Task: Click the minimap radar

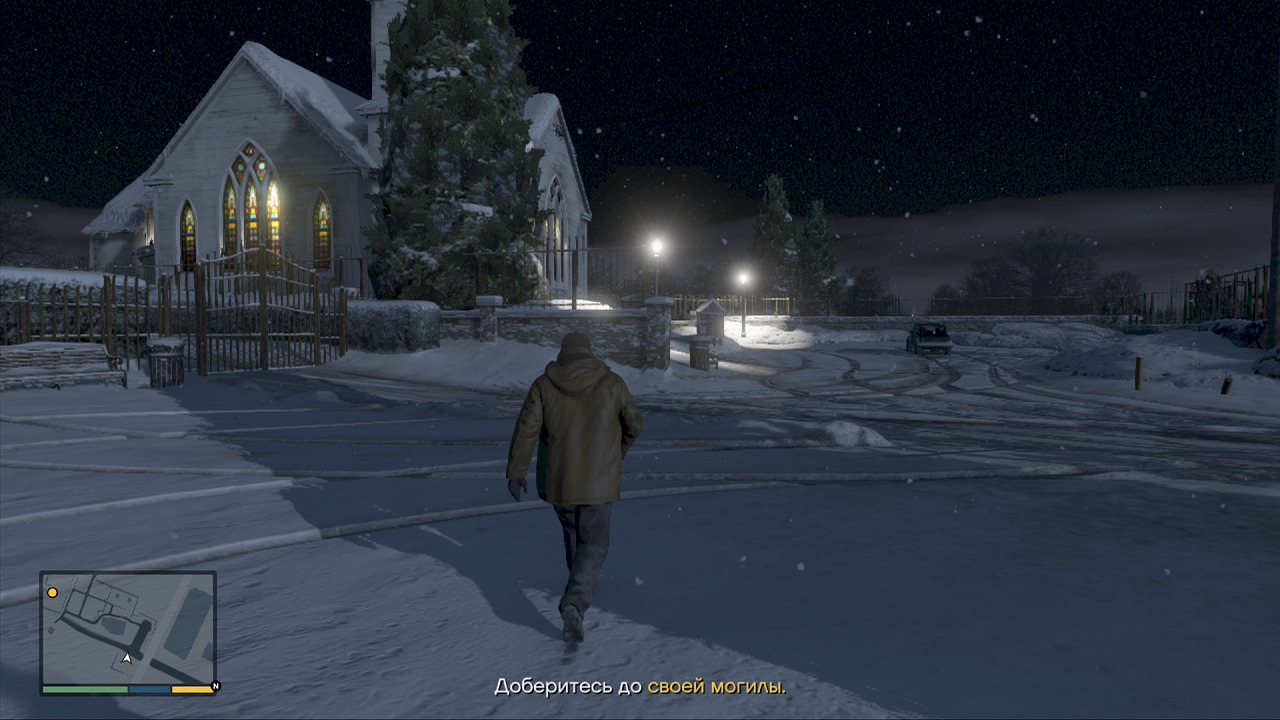Action: pyautogui.click(x=128, y=628)
